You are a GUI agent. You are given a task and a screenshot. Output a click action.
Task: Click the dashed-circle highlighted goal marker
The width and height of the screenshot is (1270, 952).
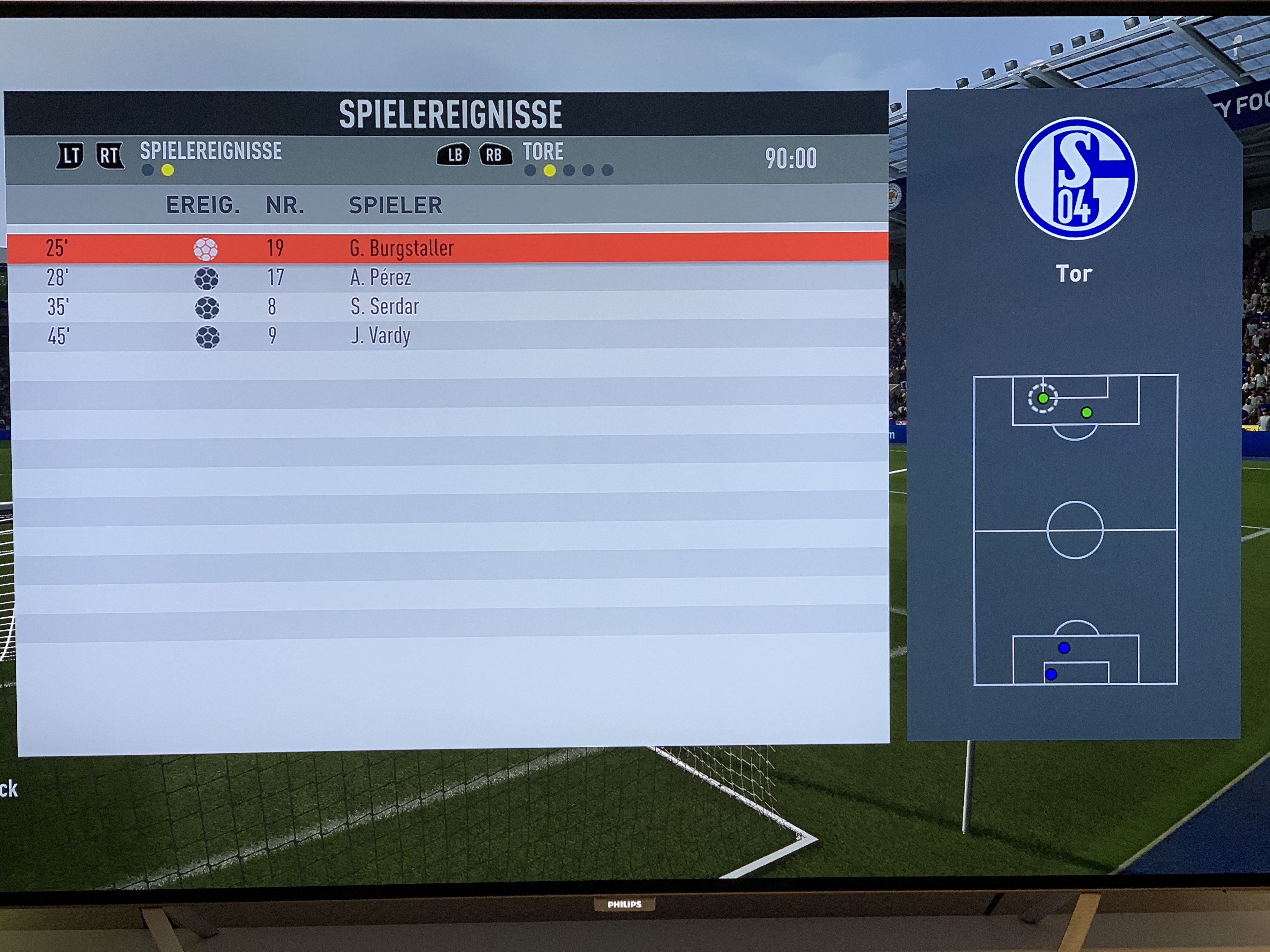pyautogui.click(x=1043, y=398)
